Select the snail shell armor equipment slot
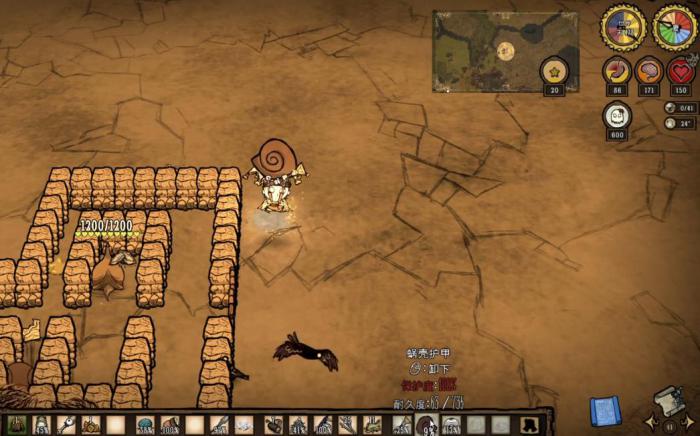 (425, 425)
